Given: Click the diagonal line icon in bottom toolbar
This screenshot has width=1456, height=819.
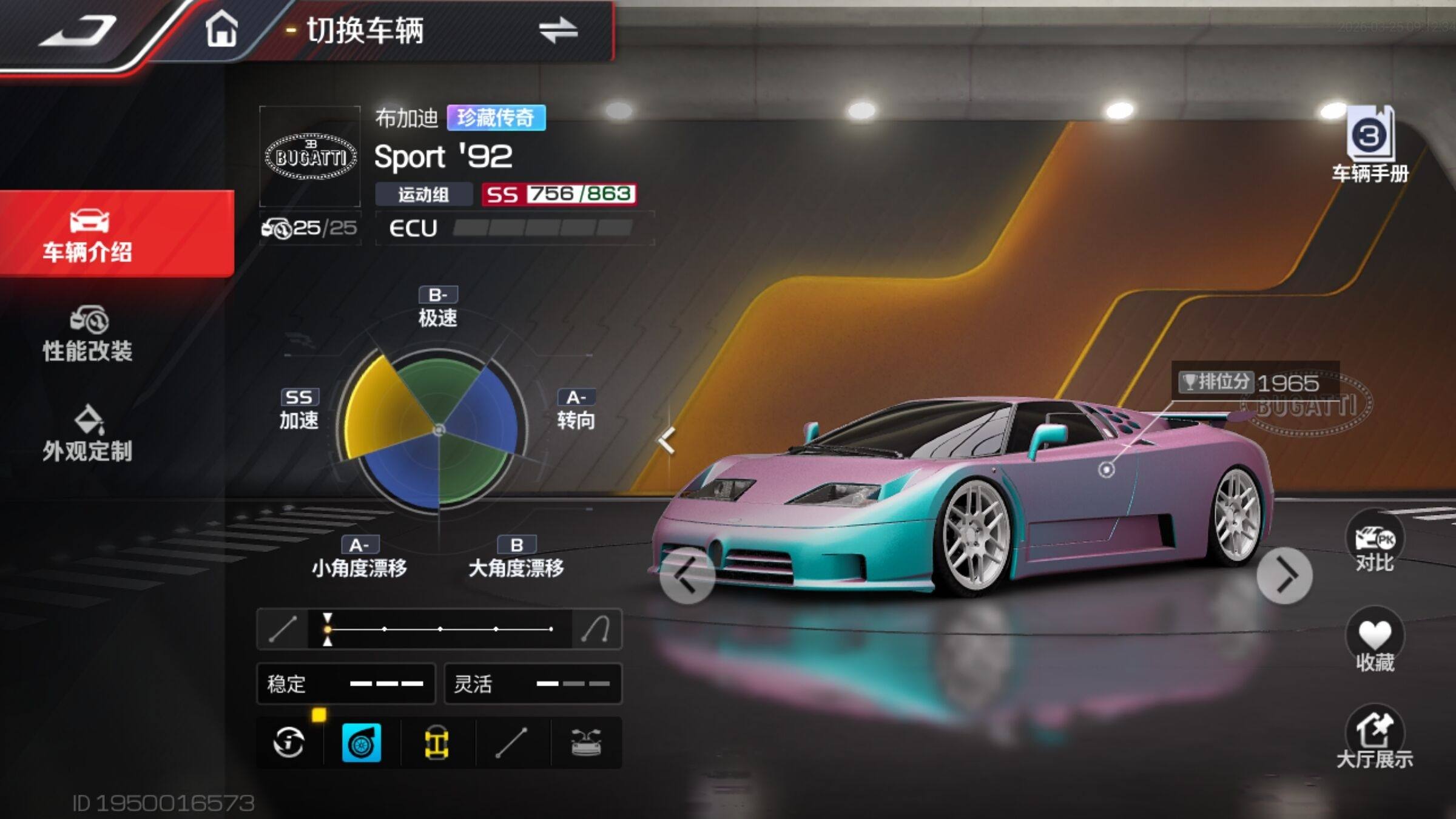Looking at the screenshot, I should click(x=511, y=743).
